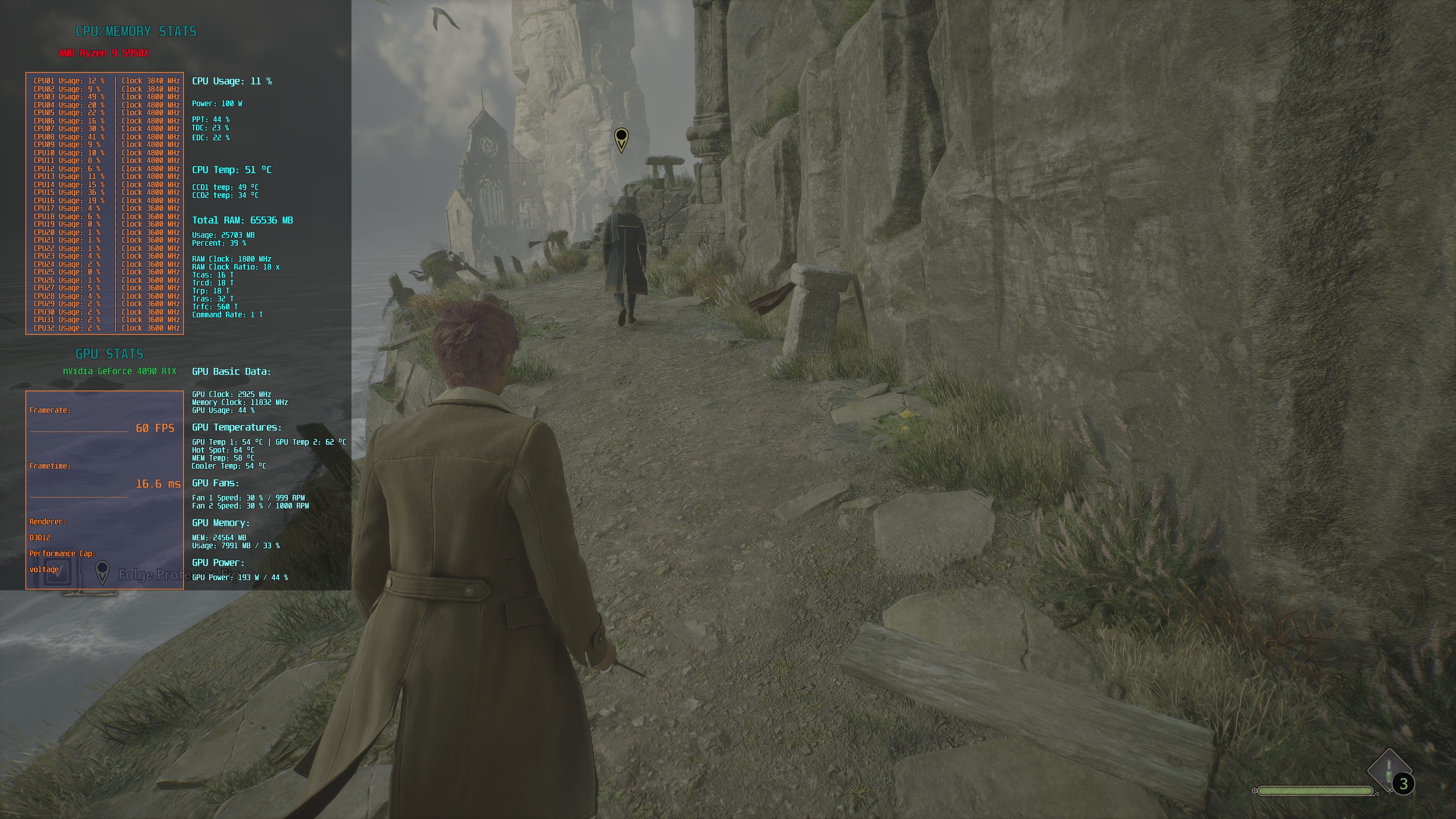
Task: Click the CPU/MEMORY STATS header
Action: [x=136, y=31]
